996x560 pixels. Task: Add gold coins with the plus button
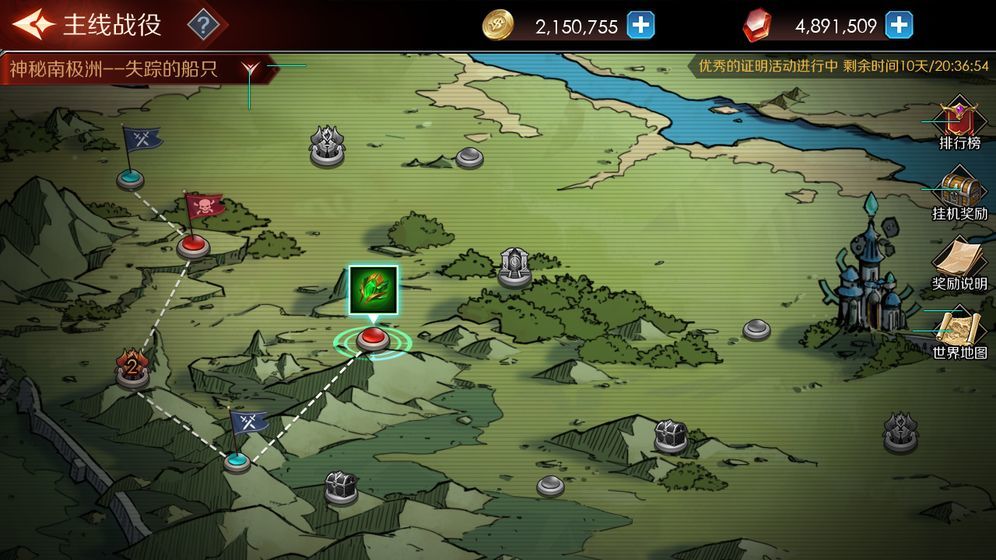[x=641, y=26]
